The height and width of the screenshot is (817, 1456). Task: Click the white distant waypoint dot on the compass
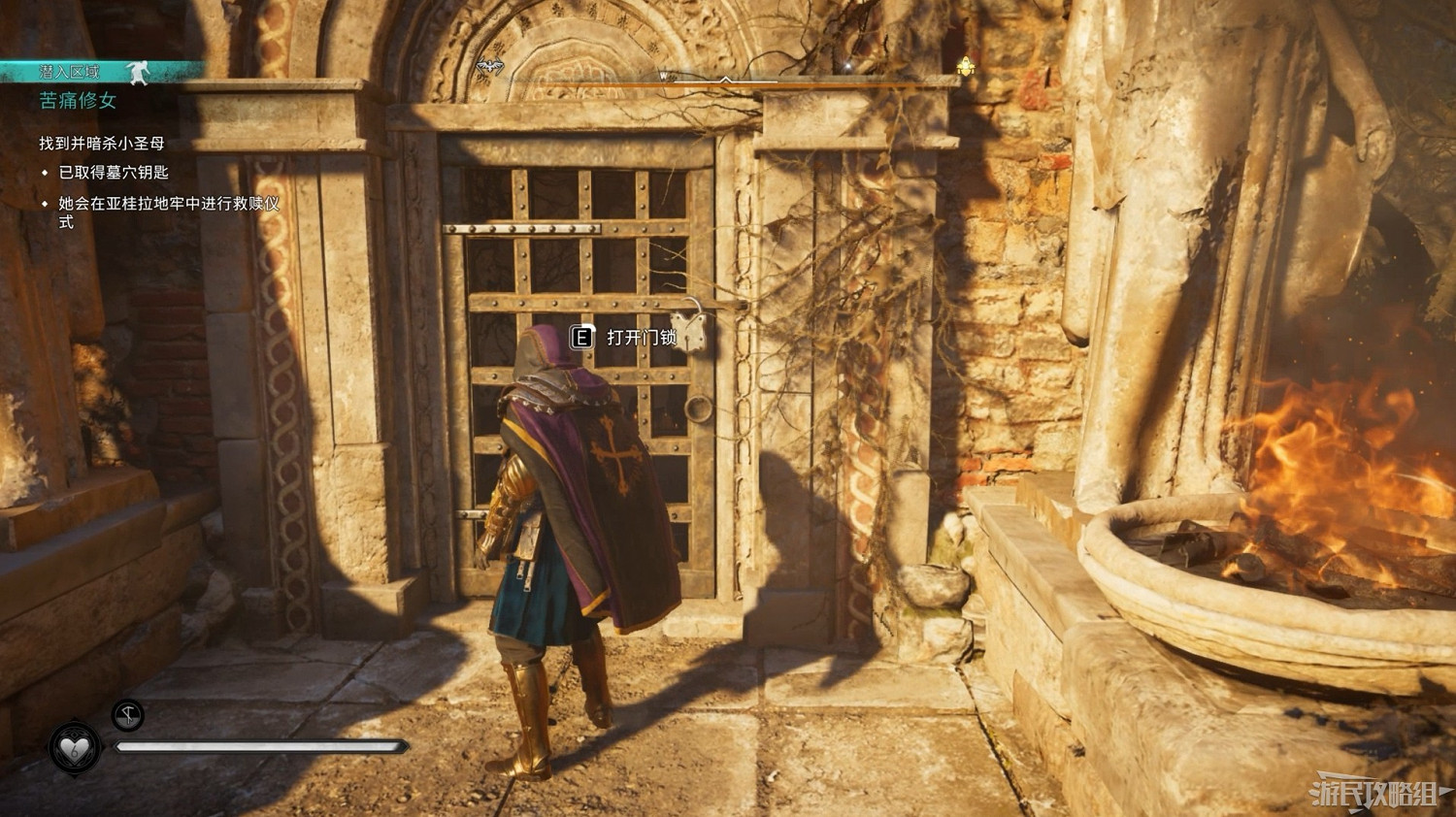[x=847, y=65]
